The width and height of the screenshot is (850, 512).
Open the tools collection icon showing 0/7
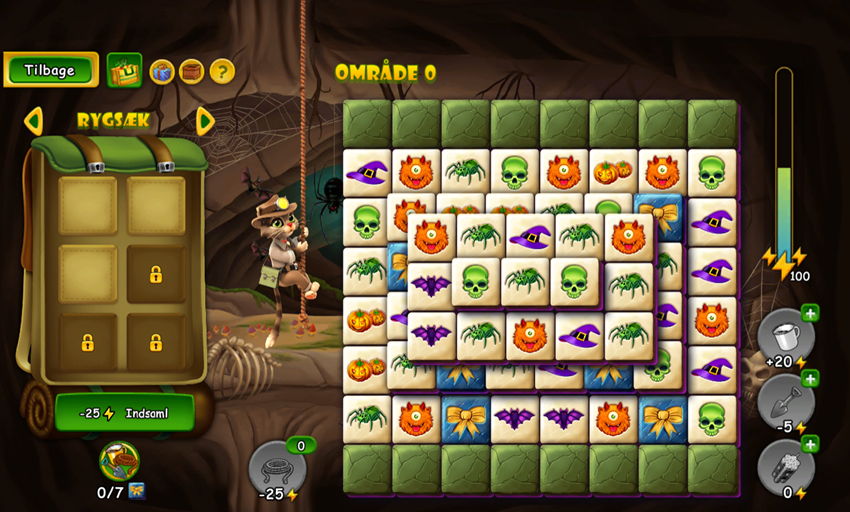coord(120,462)
